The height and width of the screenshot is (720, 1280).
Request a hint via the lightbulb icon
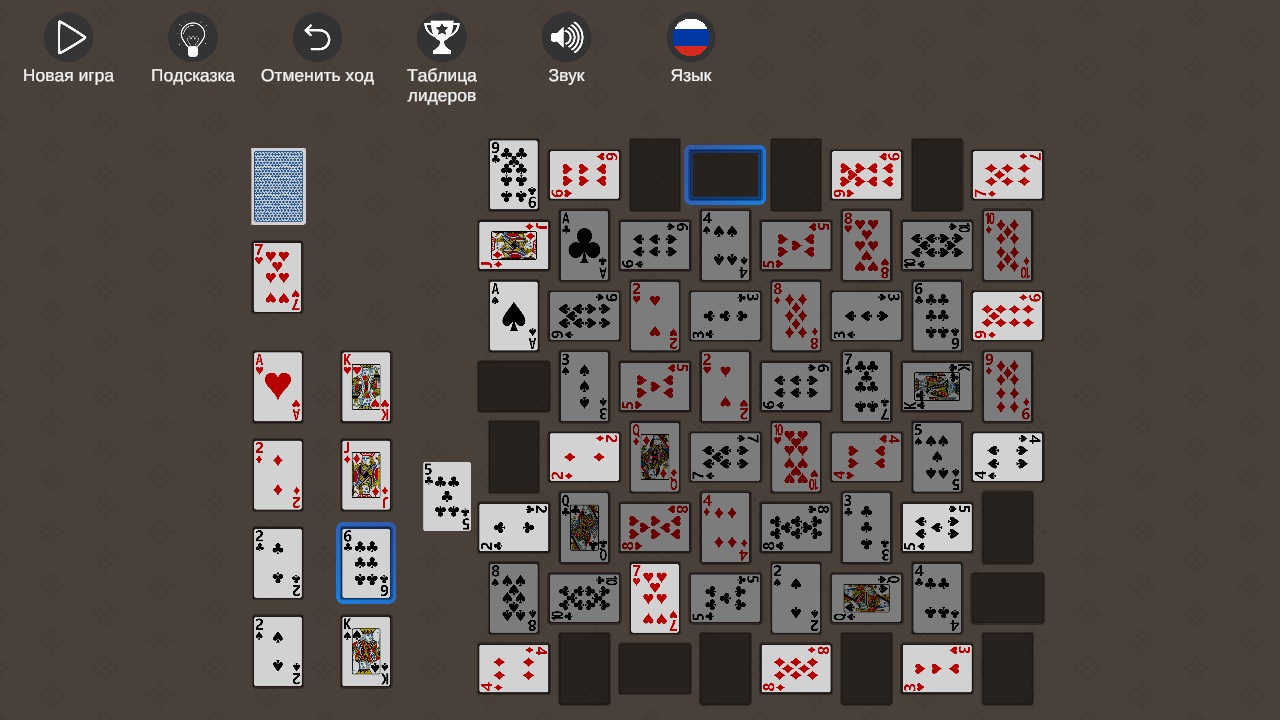(192, 38)
